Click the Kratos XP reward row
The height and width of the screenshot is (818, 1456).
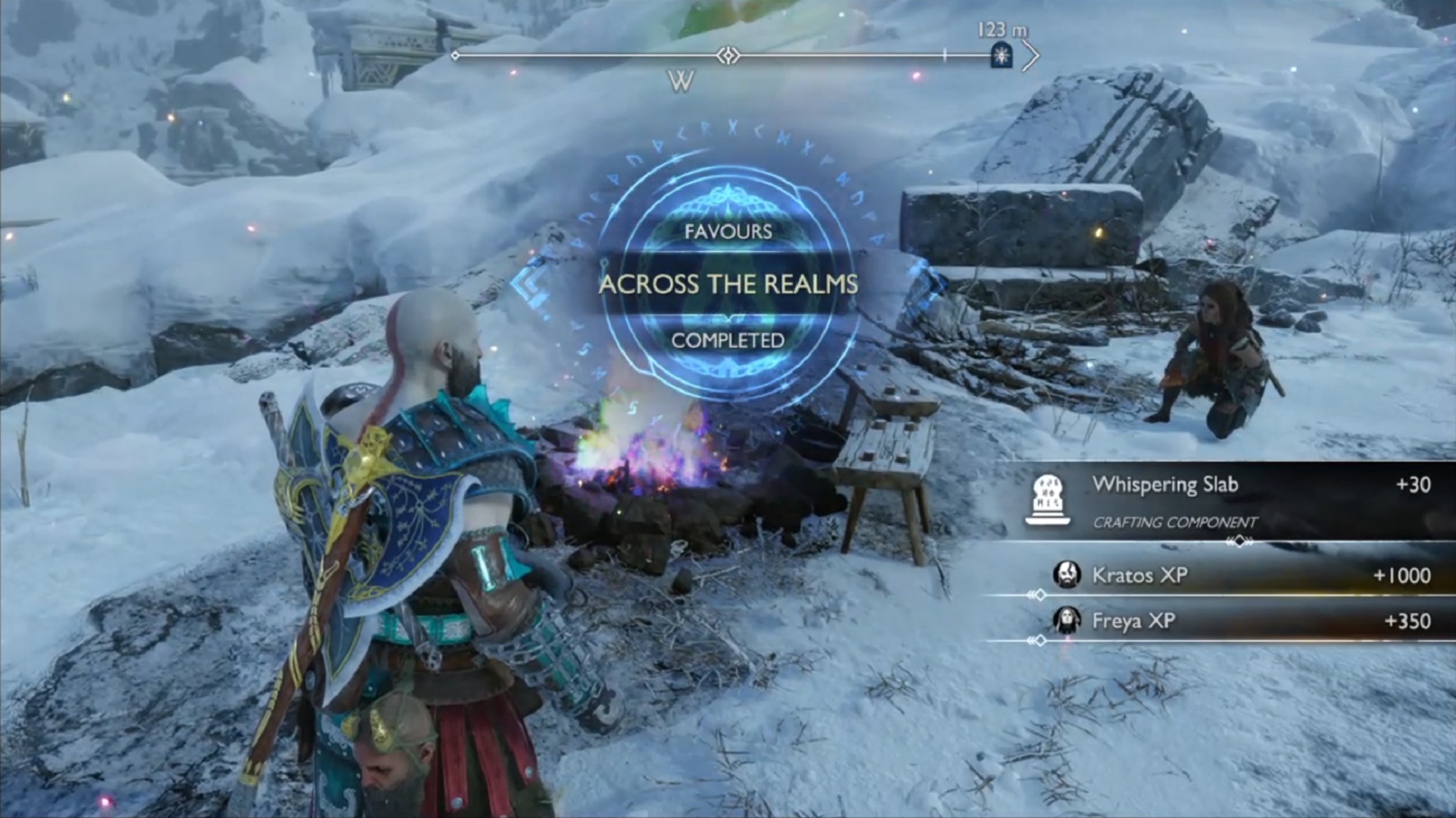pos(1242,576)
